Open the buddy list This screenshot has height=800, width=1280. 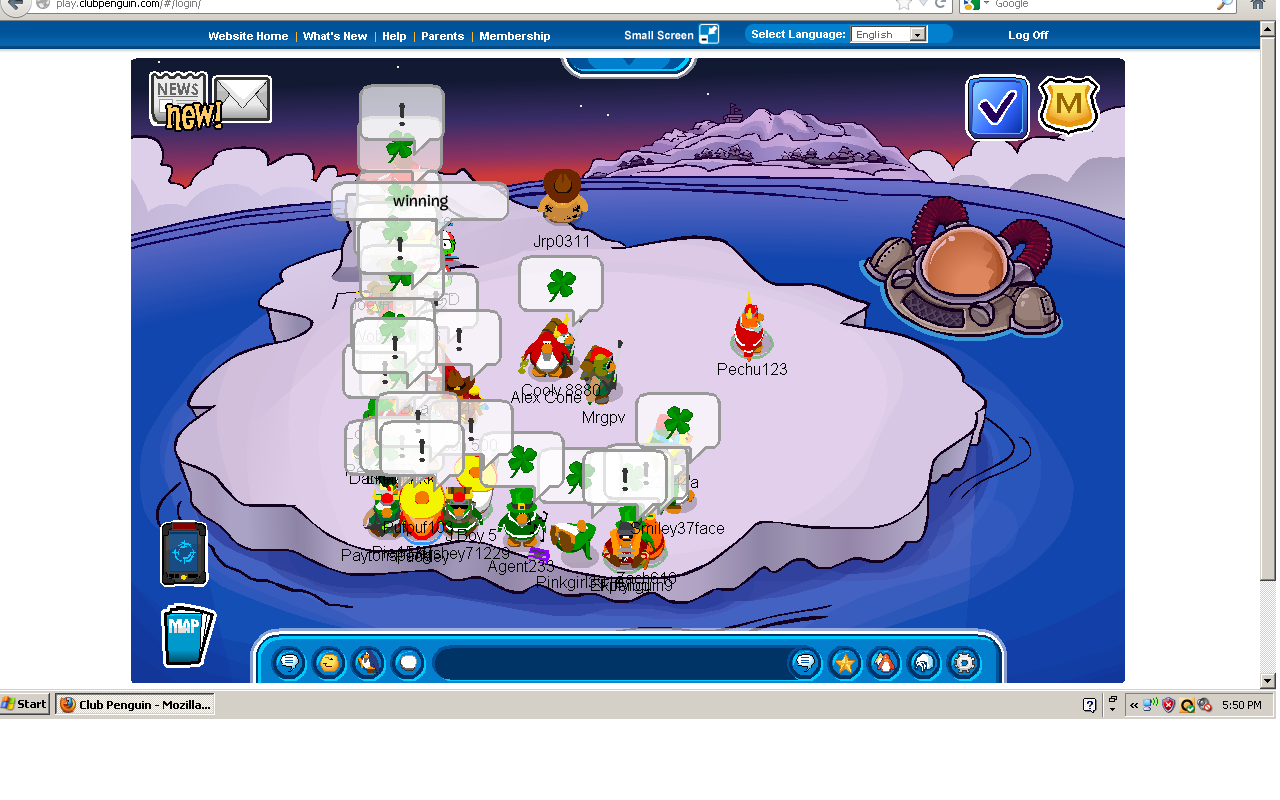885,662
